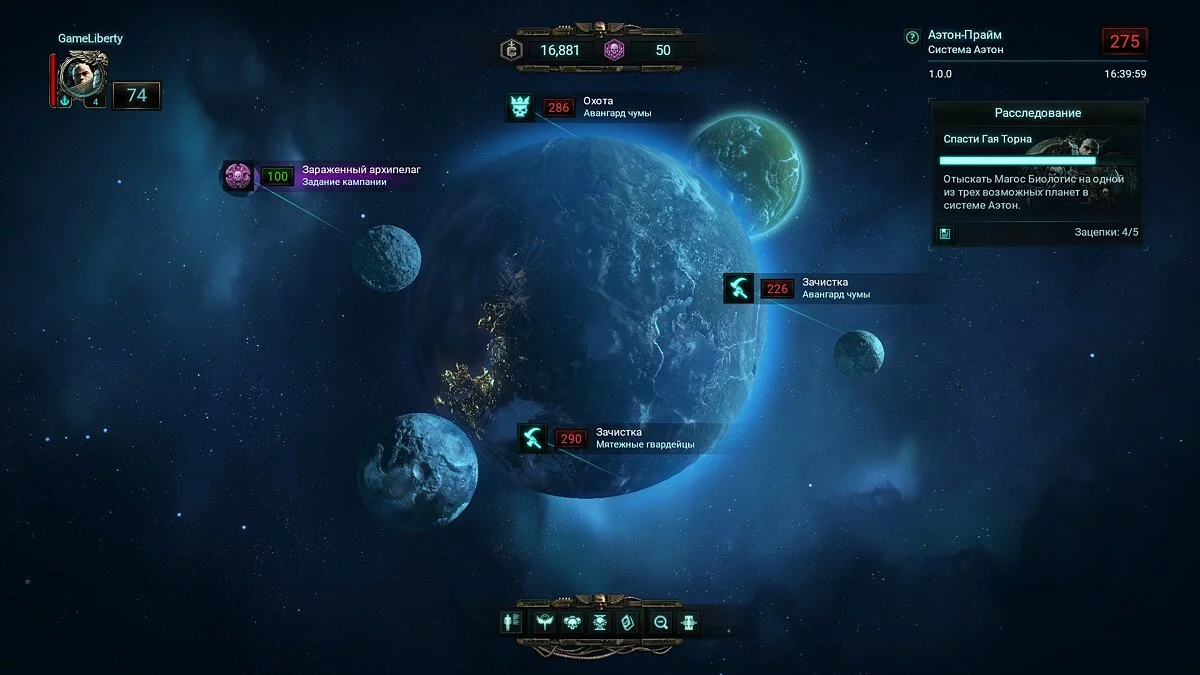The height and width of the screenshot is (675, 1200).
Task: Choose the Зачистка Авангард чумы mission
Action: tap(740, 289)
